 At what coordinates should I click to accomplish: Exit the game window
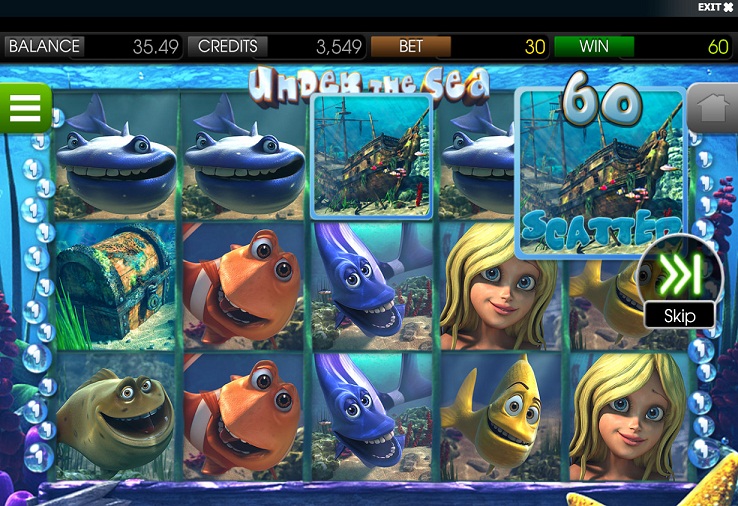pos(715,8)
